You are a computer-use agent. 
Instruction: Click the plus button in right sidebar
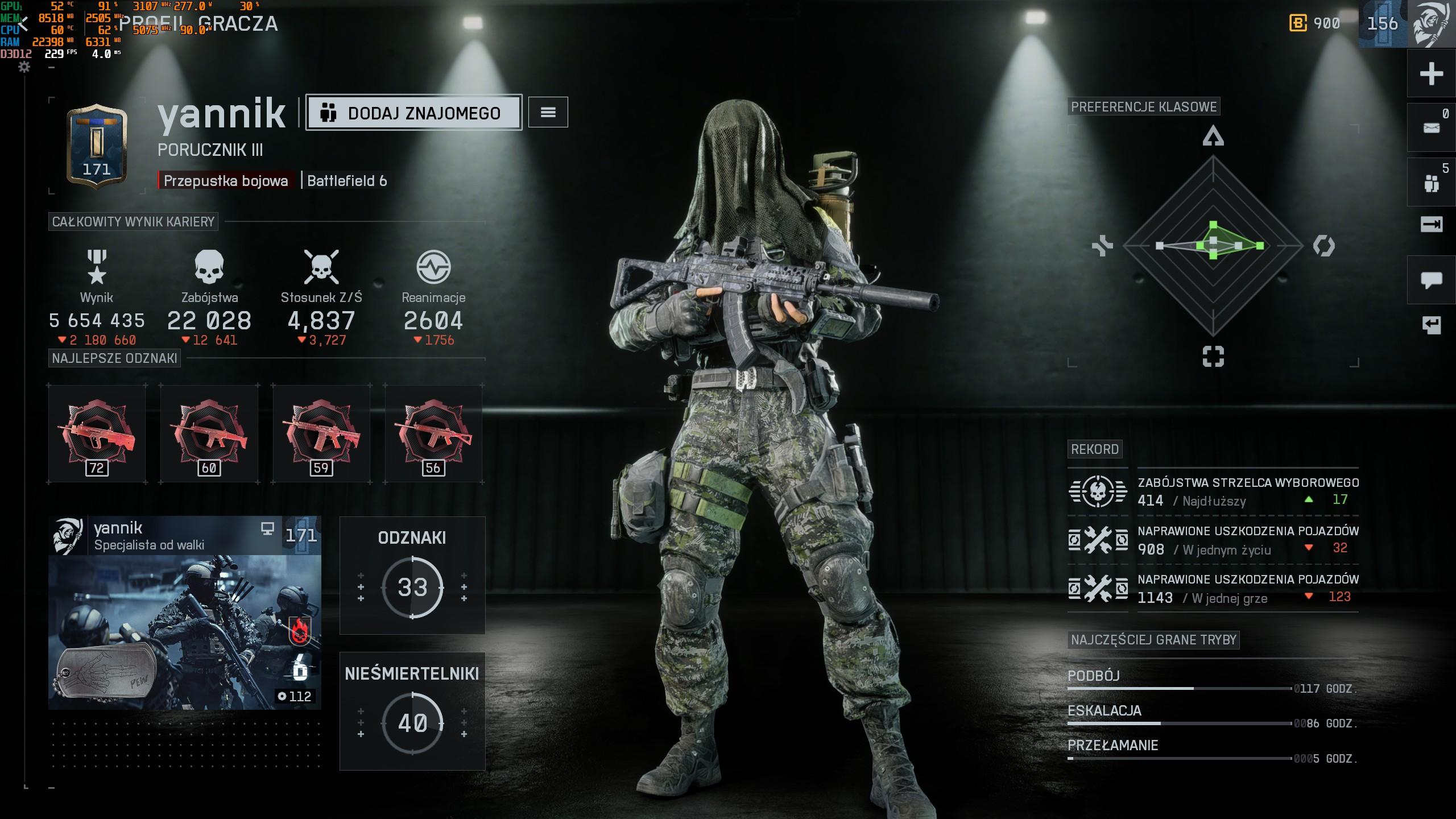[1431, 74]
